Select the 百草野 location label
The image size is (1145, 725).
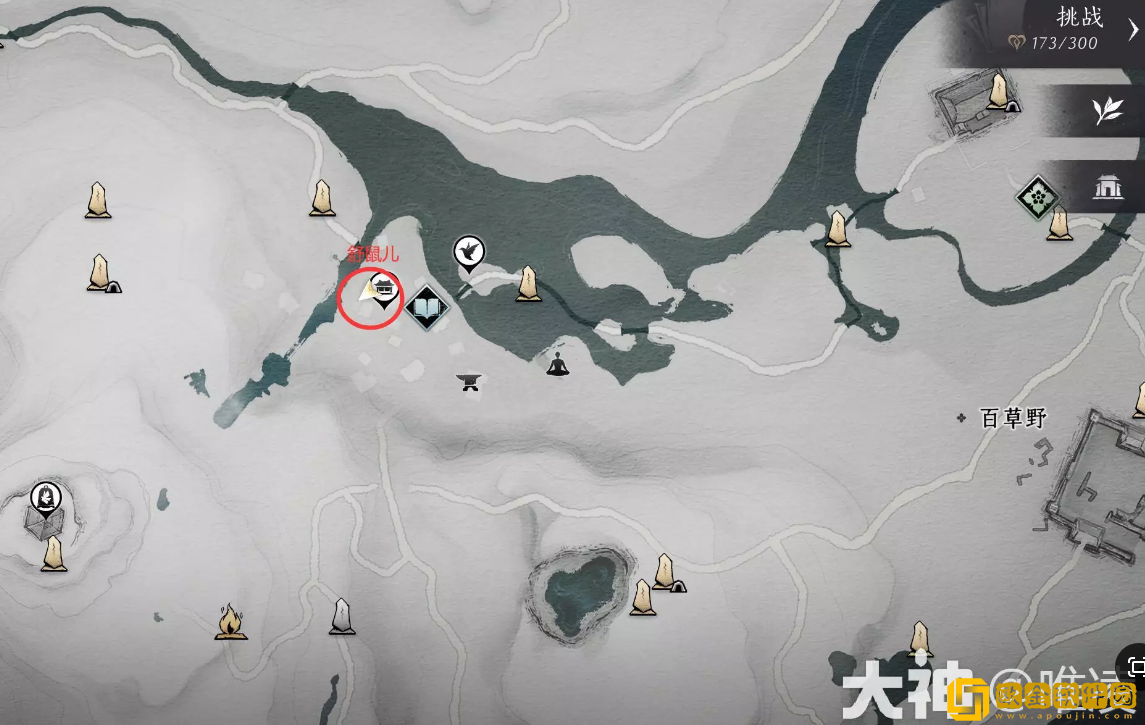(1012, 418)
